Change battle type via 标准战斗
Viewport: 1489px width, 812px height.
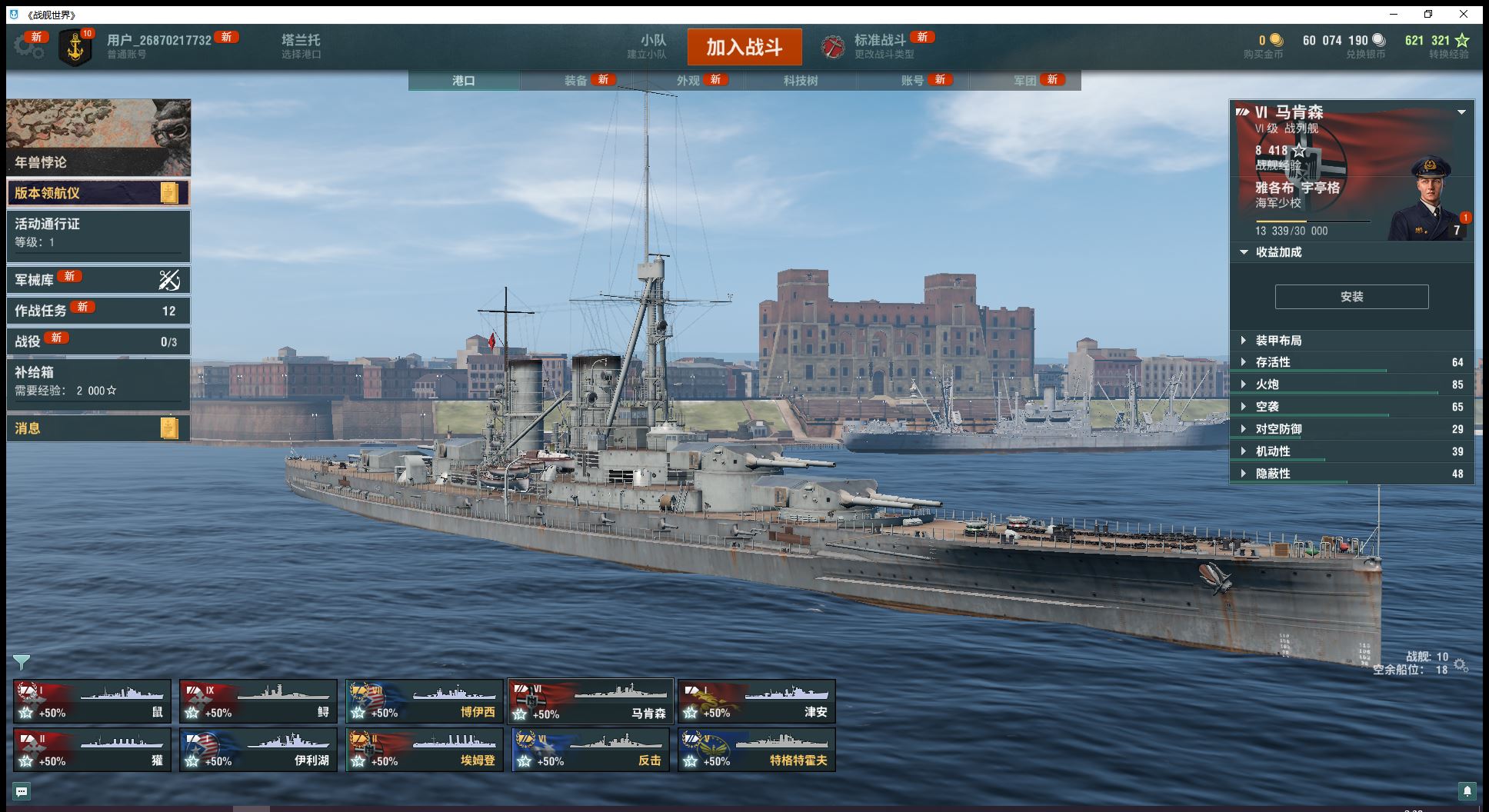[879, 46]
